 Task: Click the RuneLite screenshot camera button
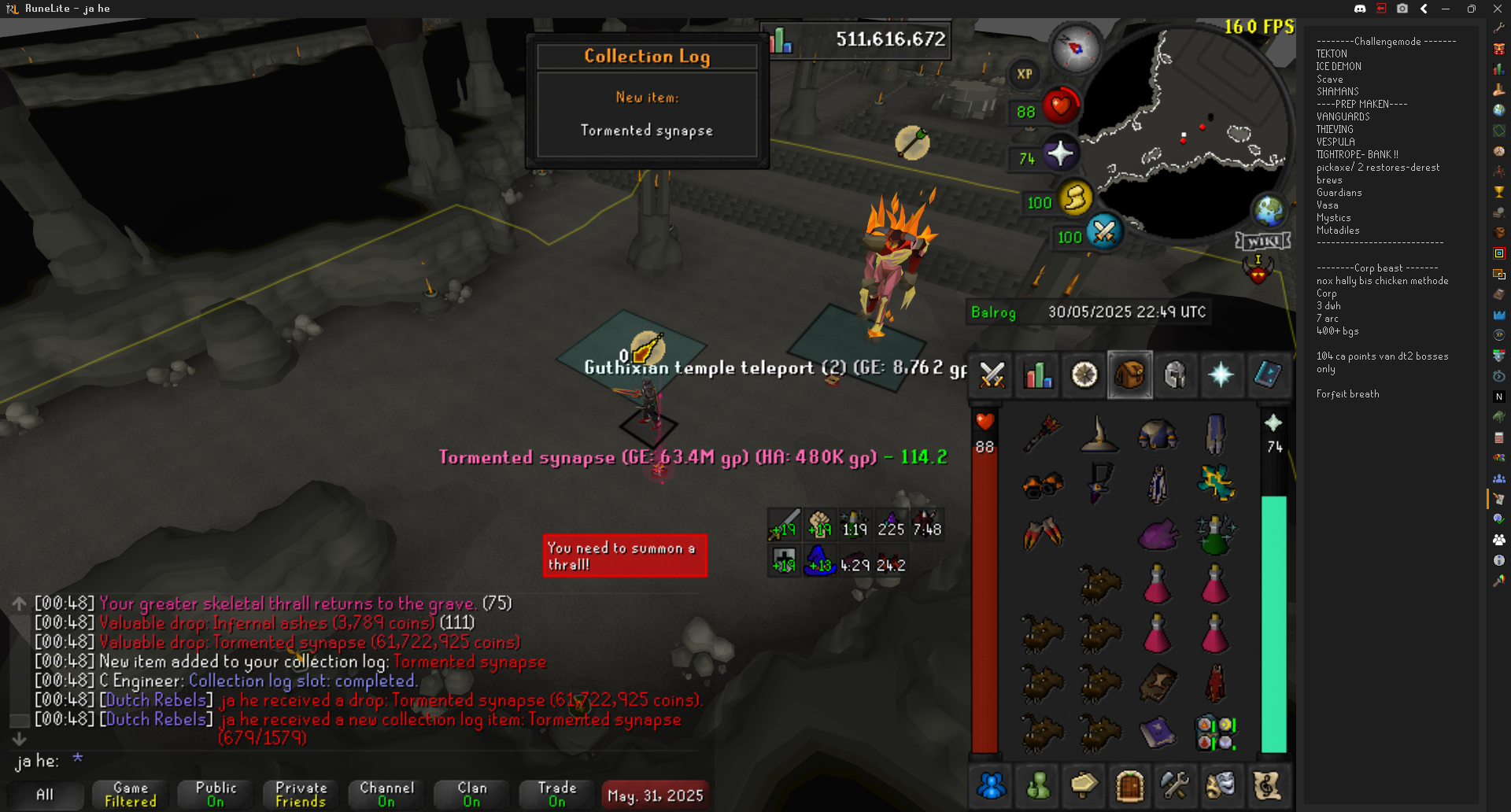pyautogui.click(x=1402, y=9)
